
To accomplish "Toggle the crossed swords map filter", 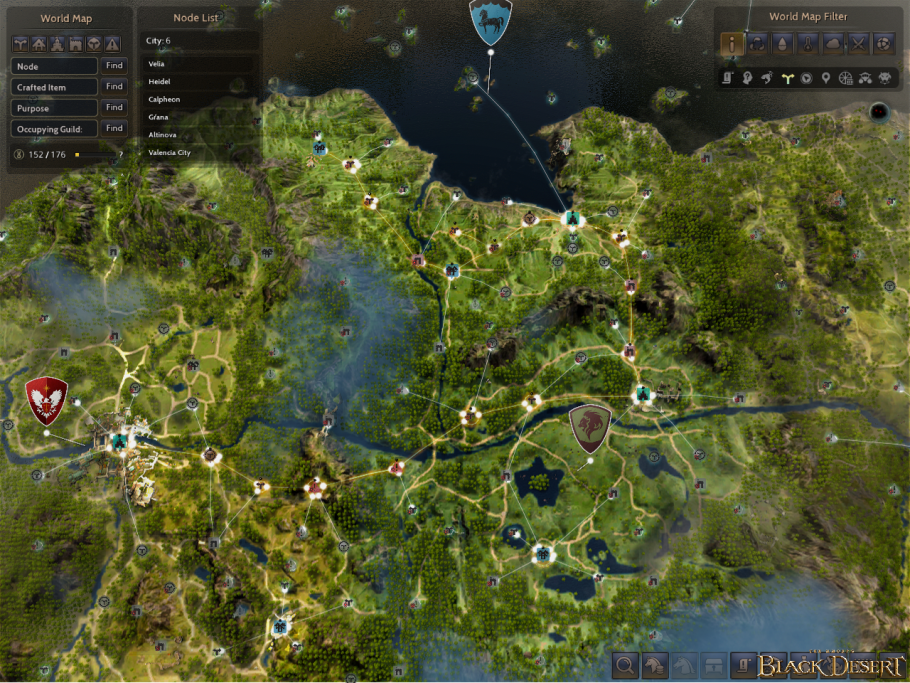I will tap(857, 43).
